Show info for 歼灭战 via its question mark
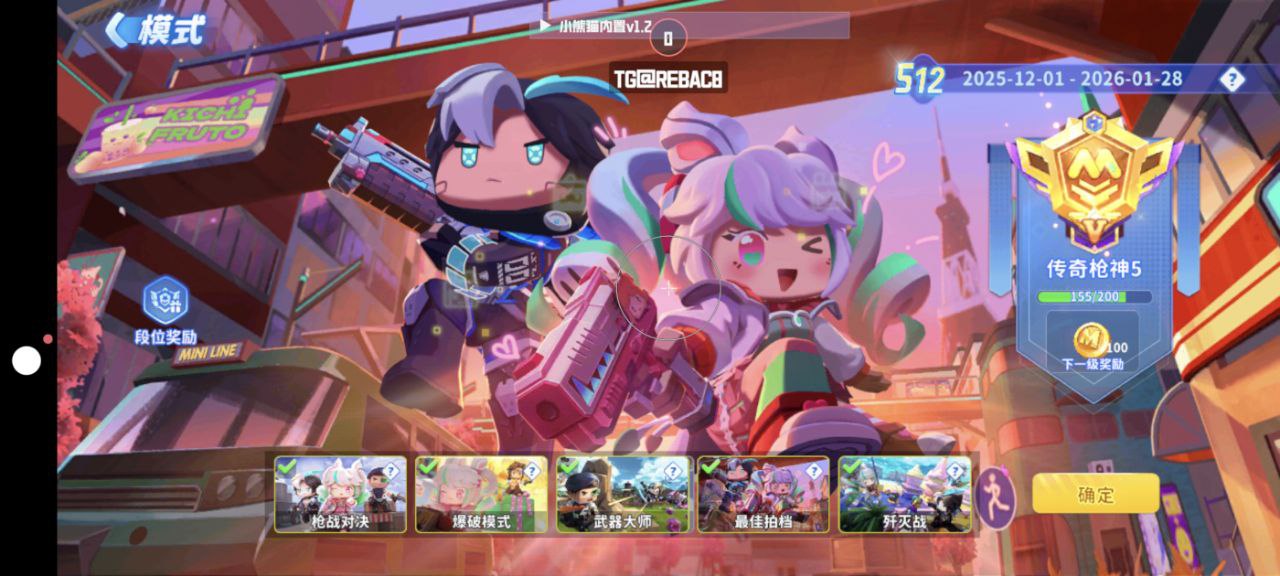Screen dimensions: 1280x576 coord(956,470)
